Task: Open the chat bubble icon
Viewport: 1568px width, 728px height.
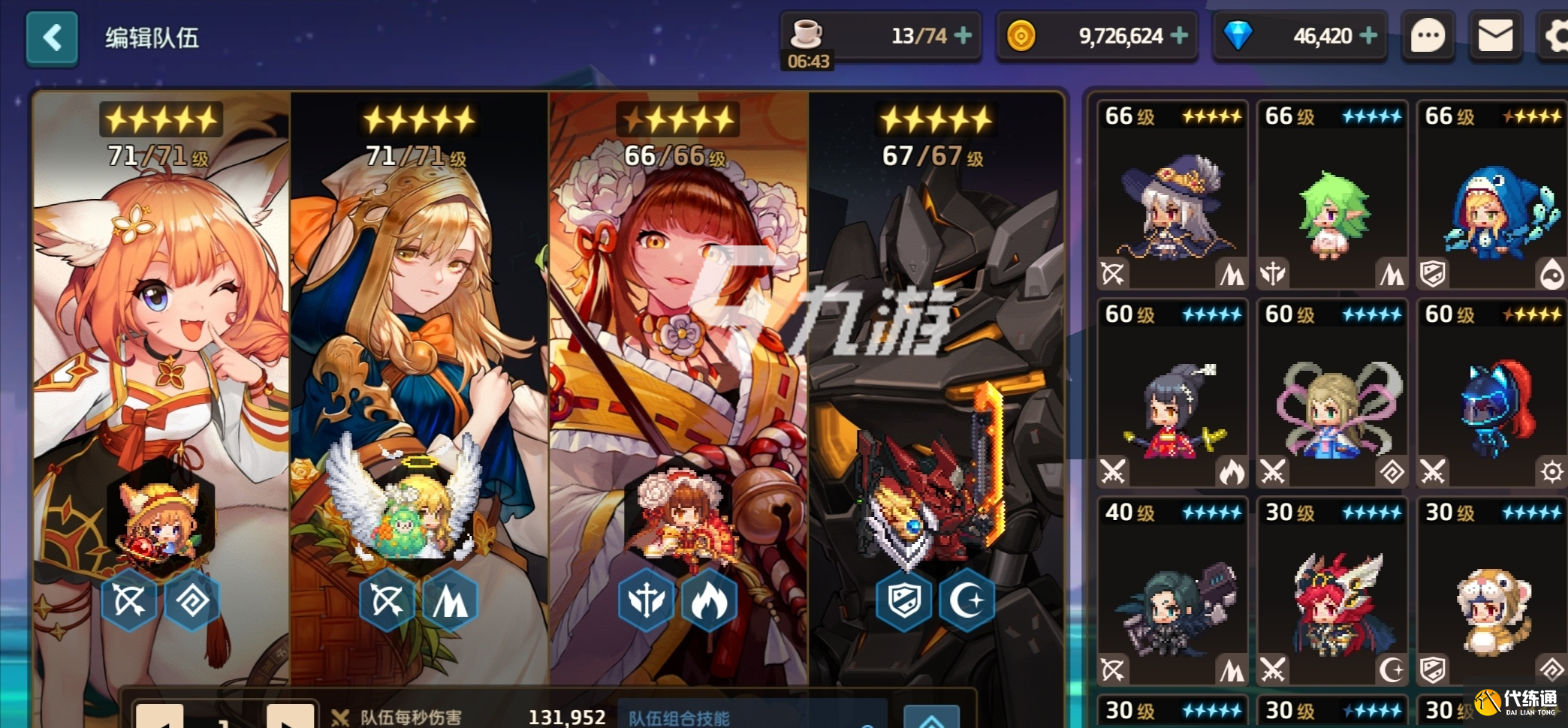Action: click(1428, 36)
